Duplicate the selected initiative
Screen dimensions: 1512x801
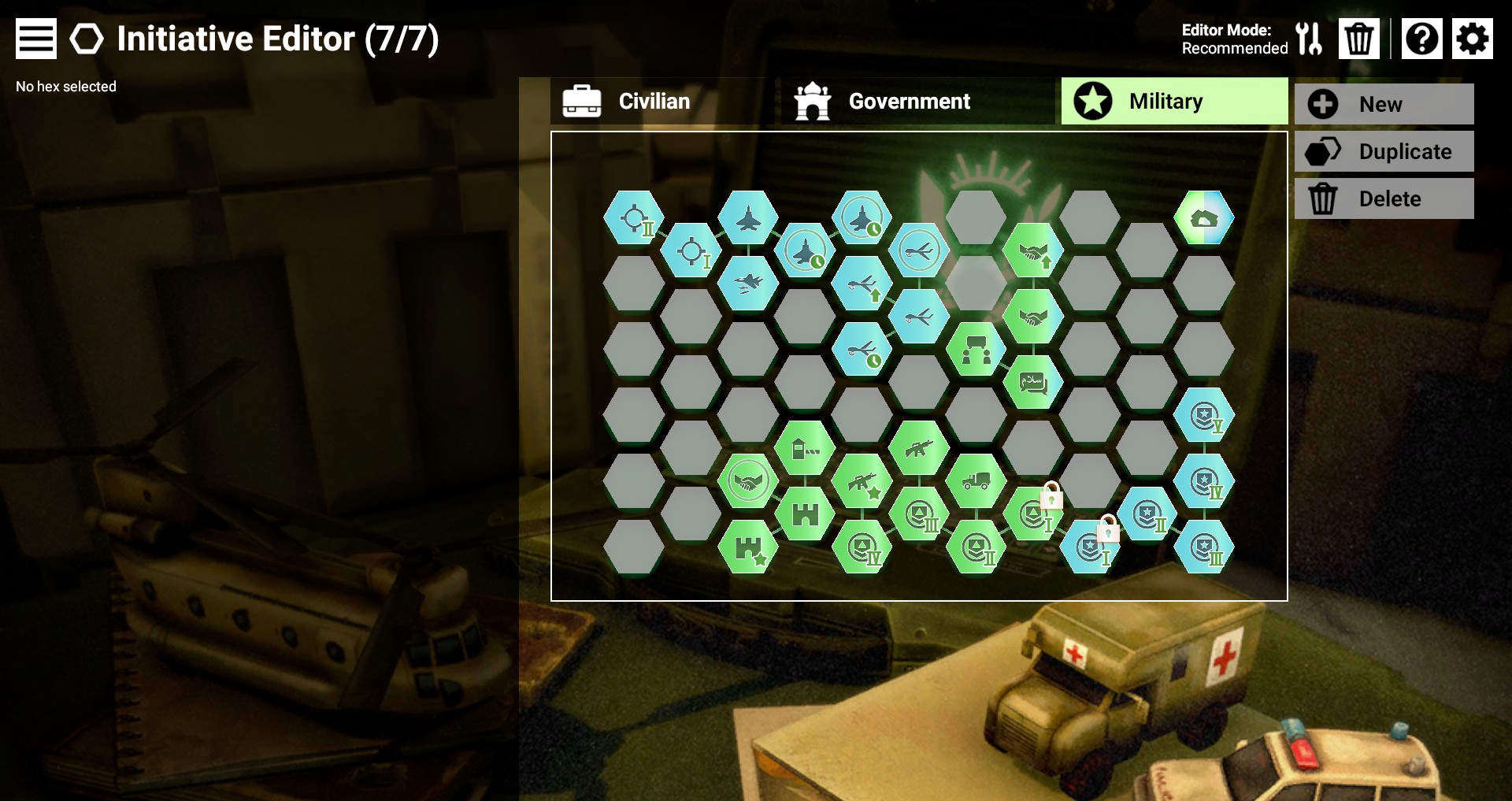(x=1384, y=151)
